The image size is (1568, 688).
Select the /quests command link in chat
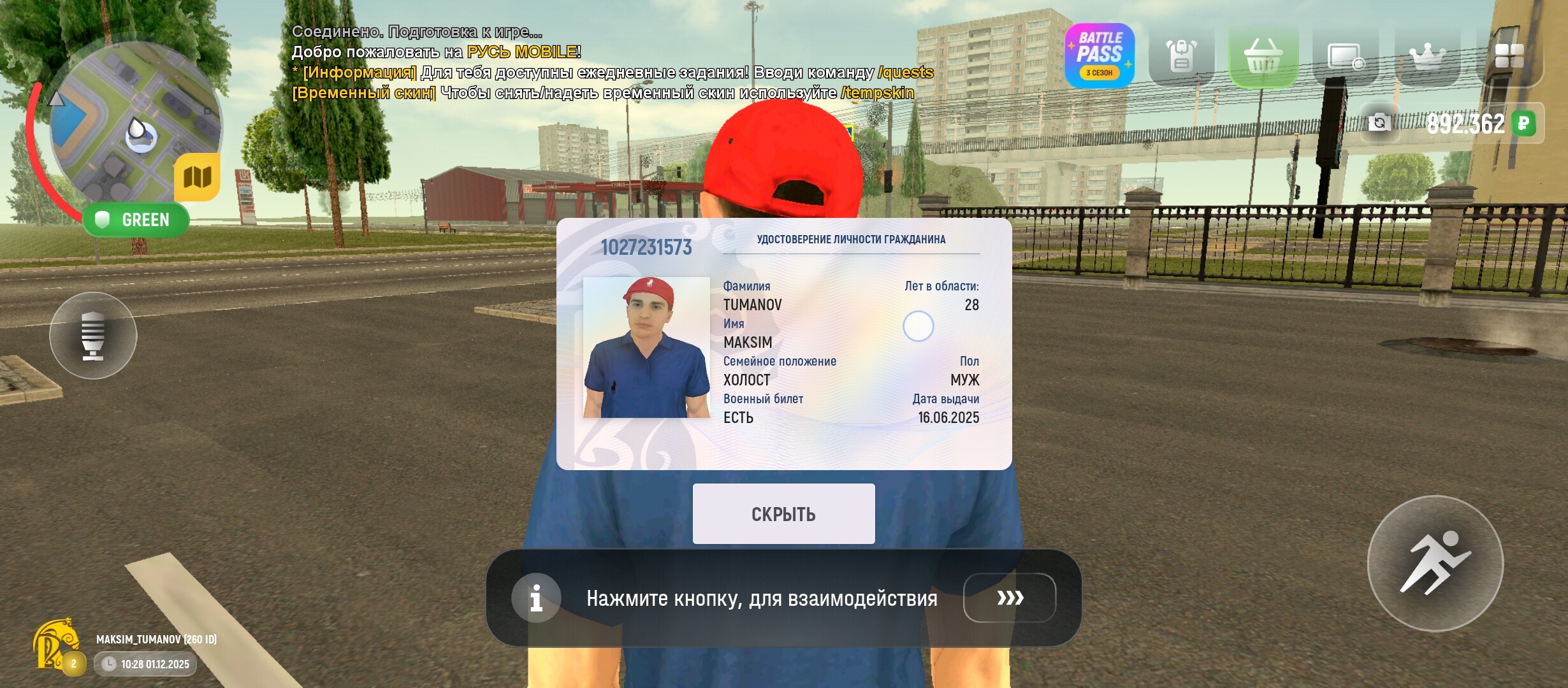(904, 73)
